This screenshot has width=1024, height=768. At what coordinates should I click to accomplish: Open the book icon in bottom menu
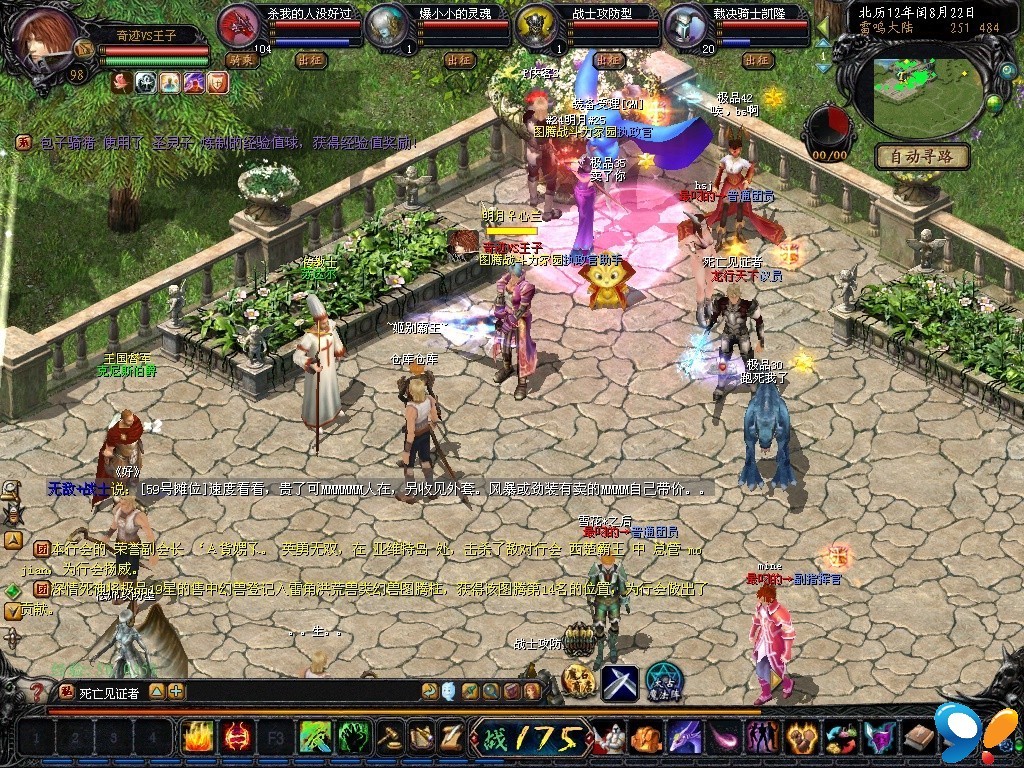tap(918, 738)
